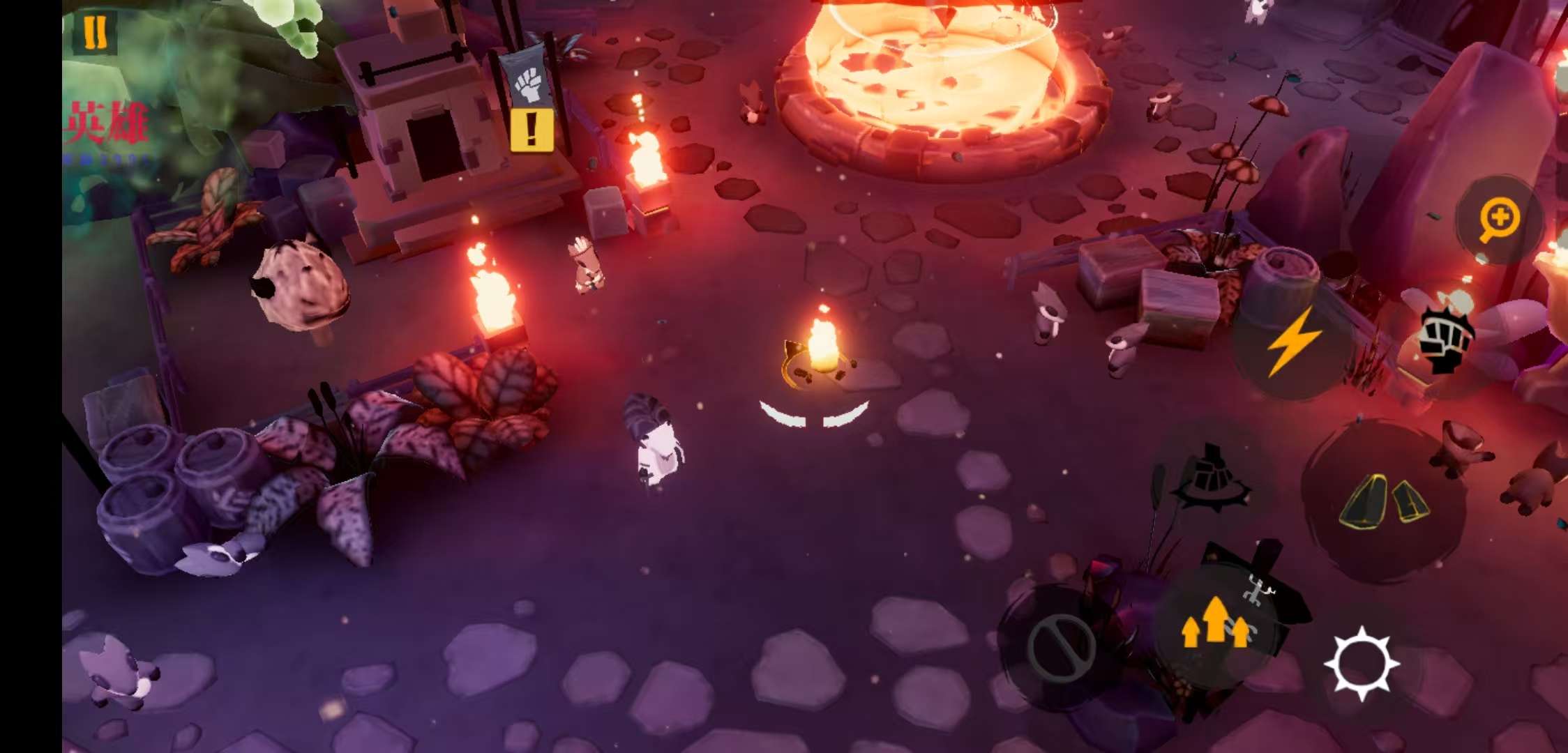Pause the game with the top-left button
Image resolution: width=1568 pixels, height=753 pixels.
[95, 32]
